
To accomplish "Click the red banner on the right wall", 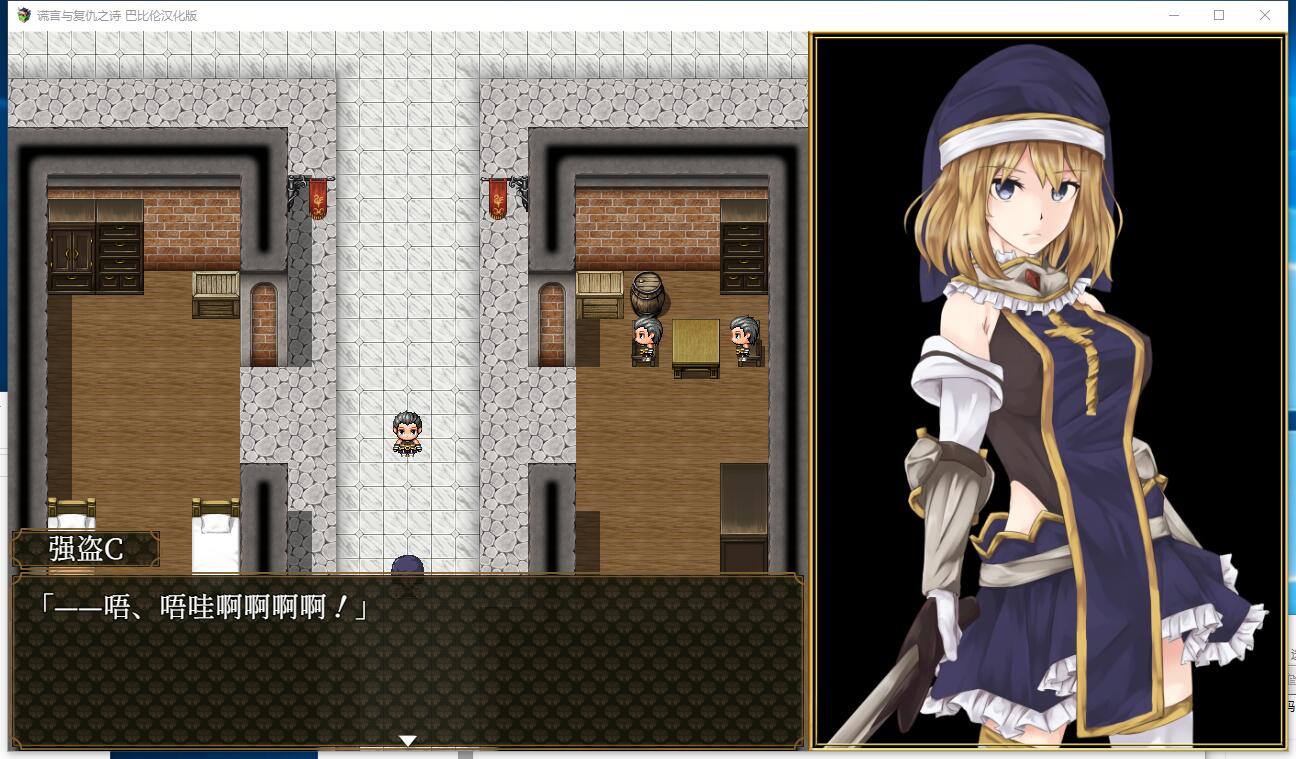I will (x=497, y=197).
